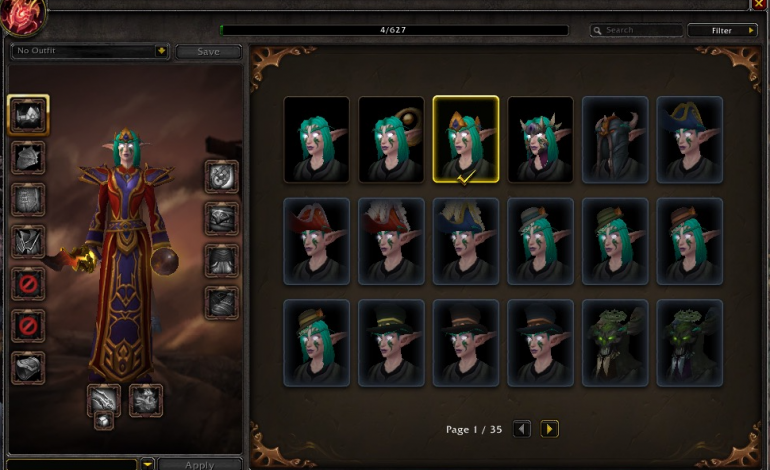Open the Filter dropdown
Viewport: 770px width, 470px height.
click(x=722, y=30)
